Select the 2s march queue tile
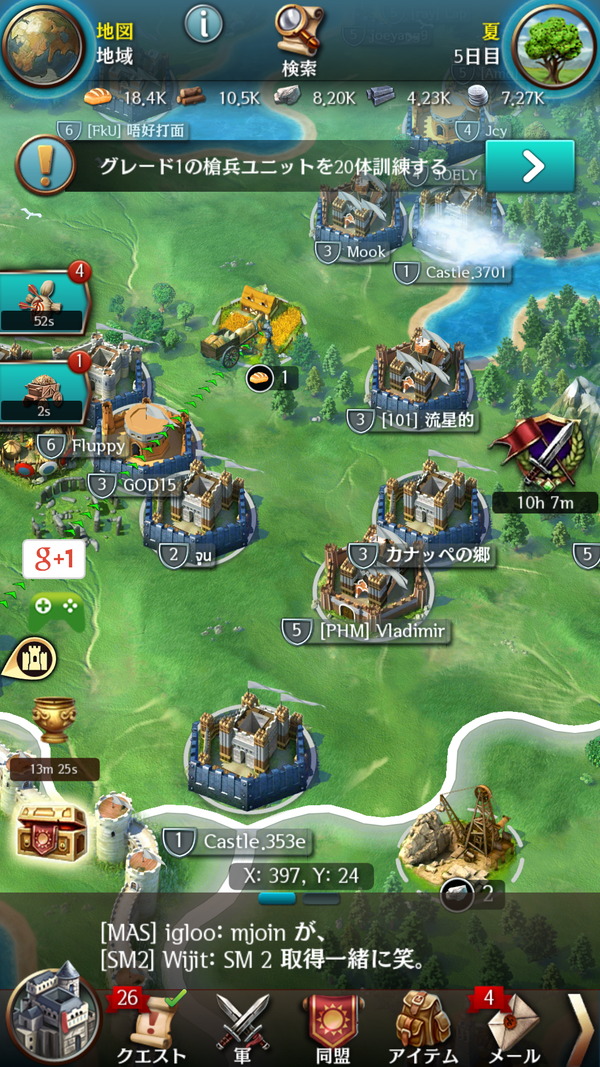 pyautogui.click(x=42, y=388)
